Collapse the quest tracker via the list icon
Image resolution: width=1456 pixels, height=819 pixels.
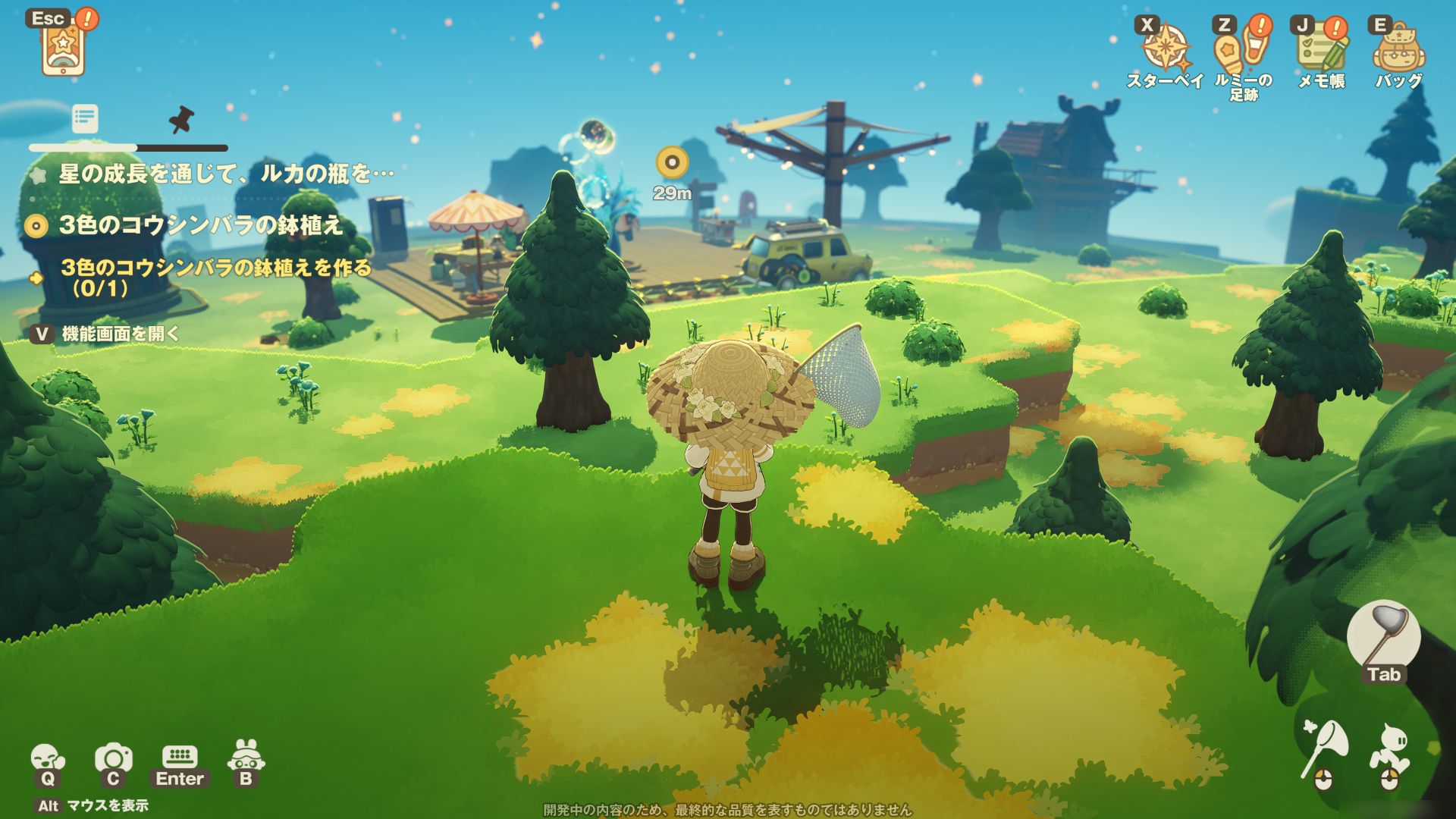coord(86,119)
